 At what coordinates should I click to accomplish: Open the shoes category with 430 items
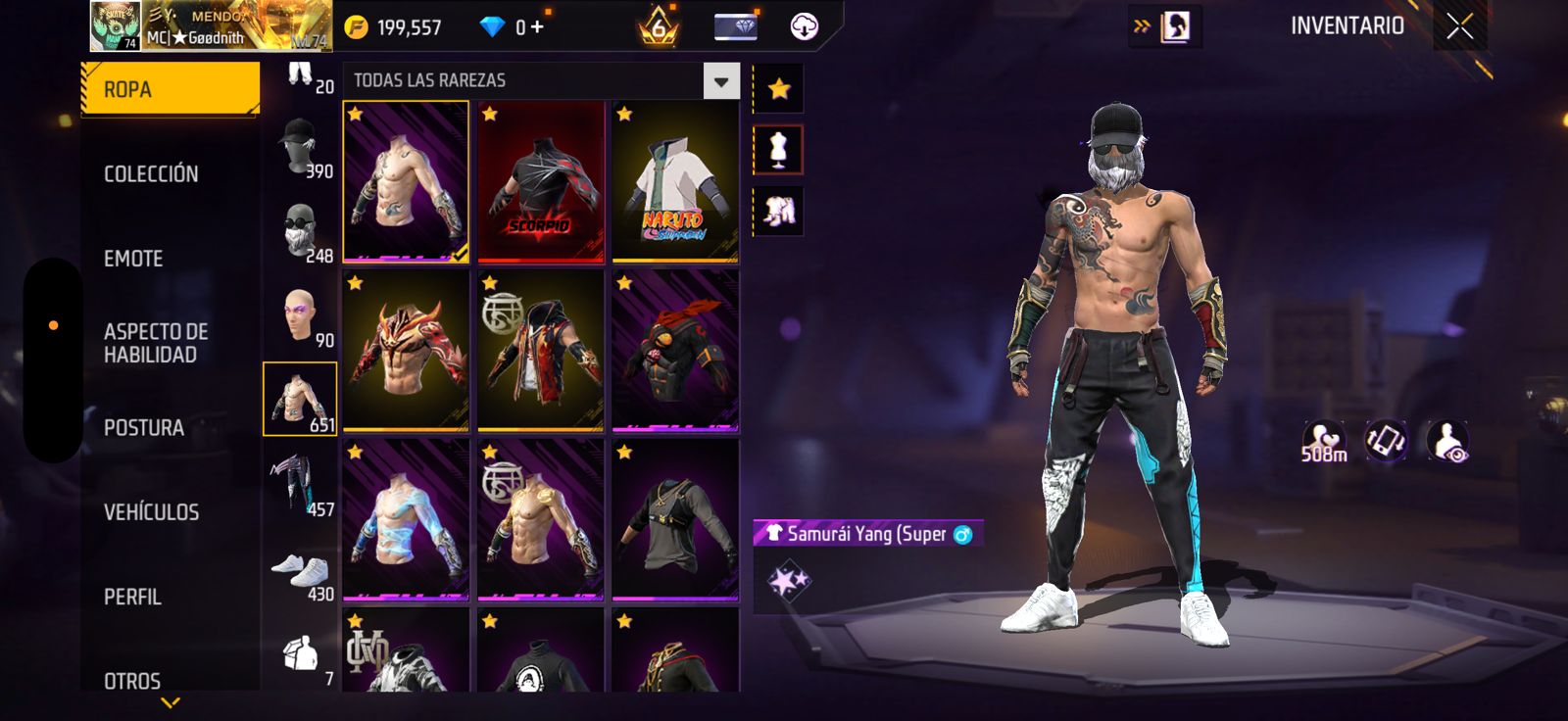point(300,570)
